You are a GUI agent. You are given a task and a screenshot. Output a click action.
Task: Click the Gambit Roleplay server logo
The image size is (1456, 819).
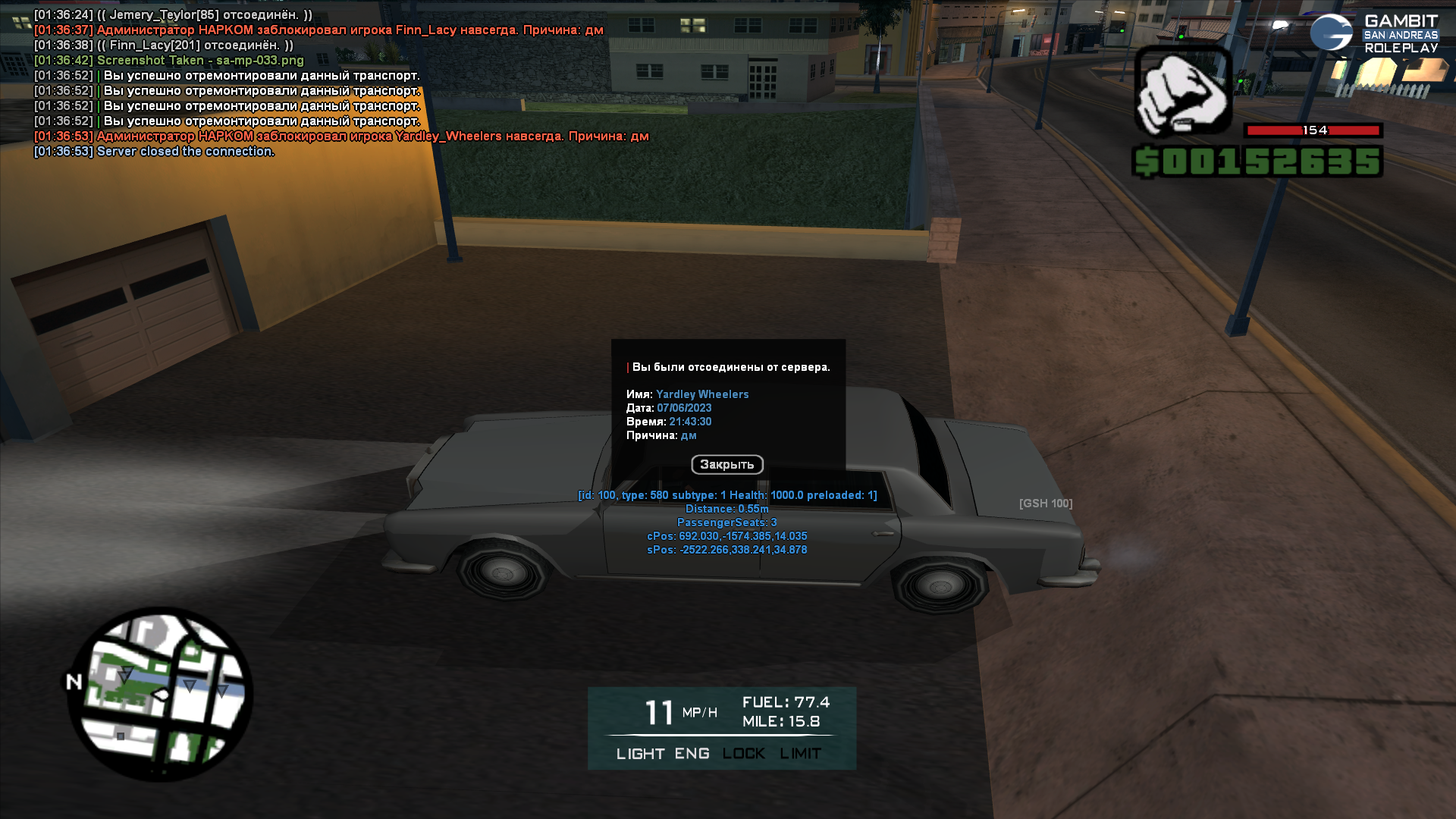(1373, 34)
